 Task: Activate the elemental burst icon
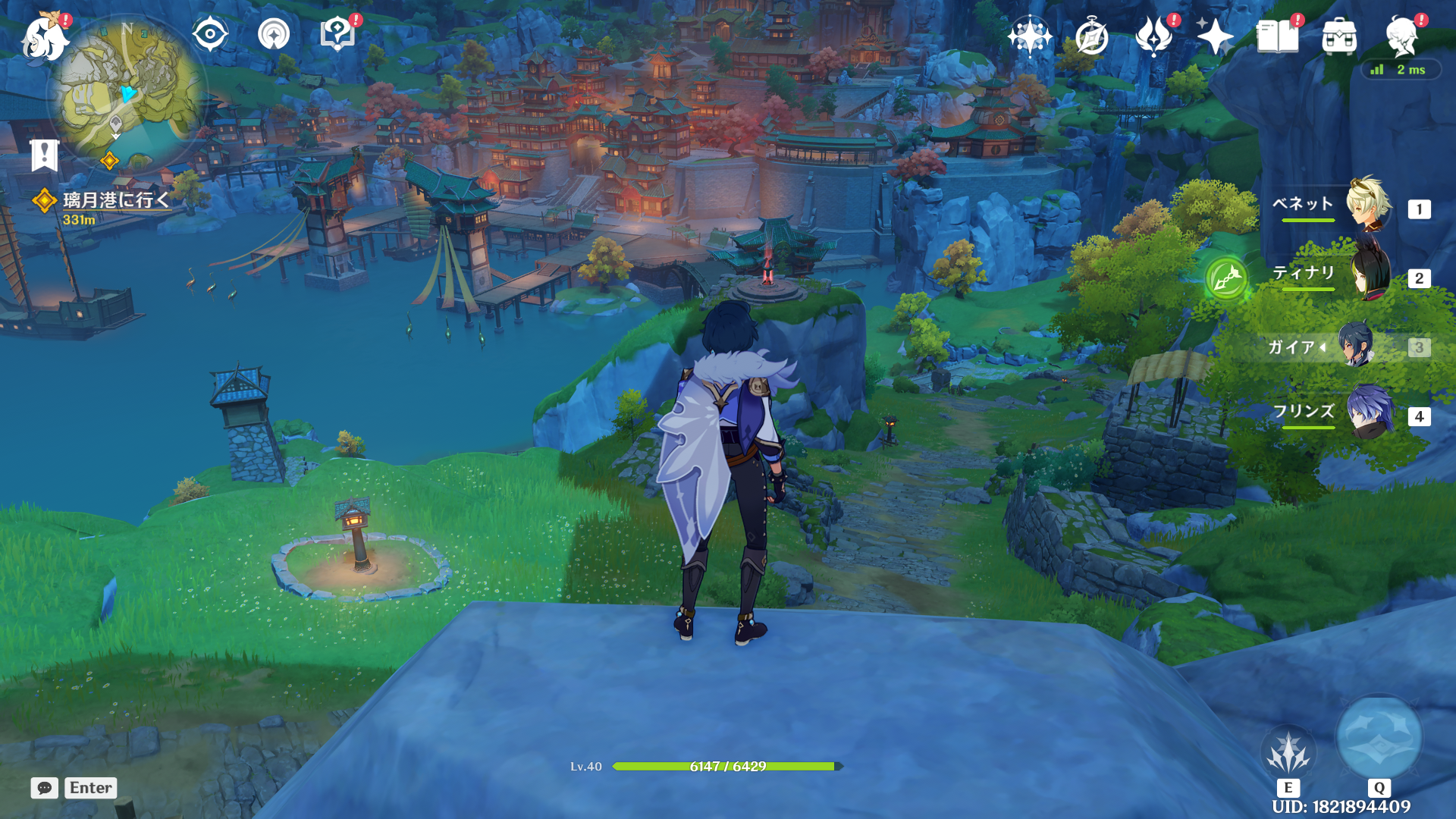coord(1379,739)
